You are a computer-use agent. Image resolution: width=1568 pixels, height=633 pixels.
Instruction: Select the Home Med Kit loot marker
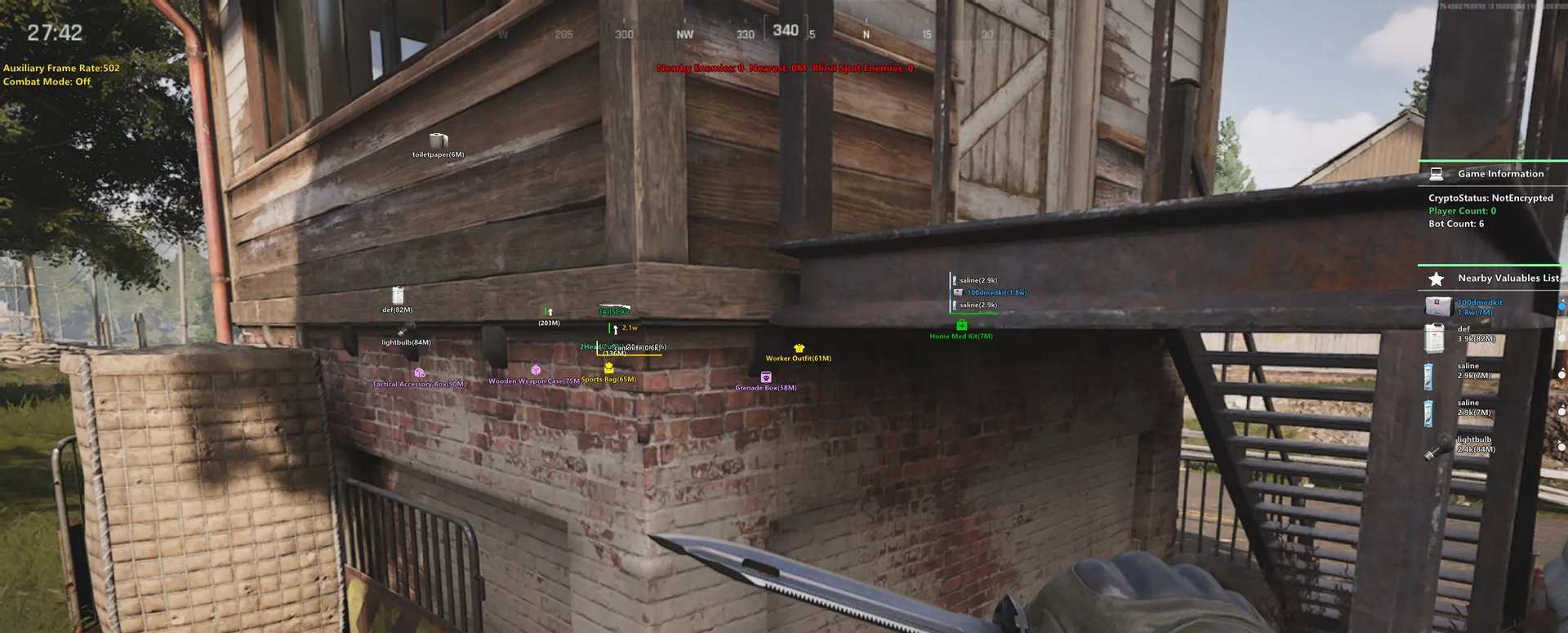(961, 326)
